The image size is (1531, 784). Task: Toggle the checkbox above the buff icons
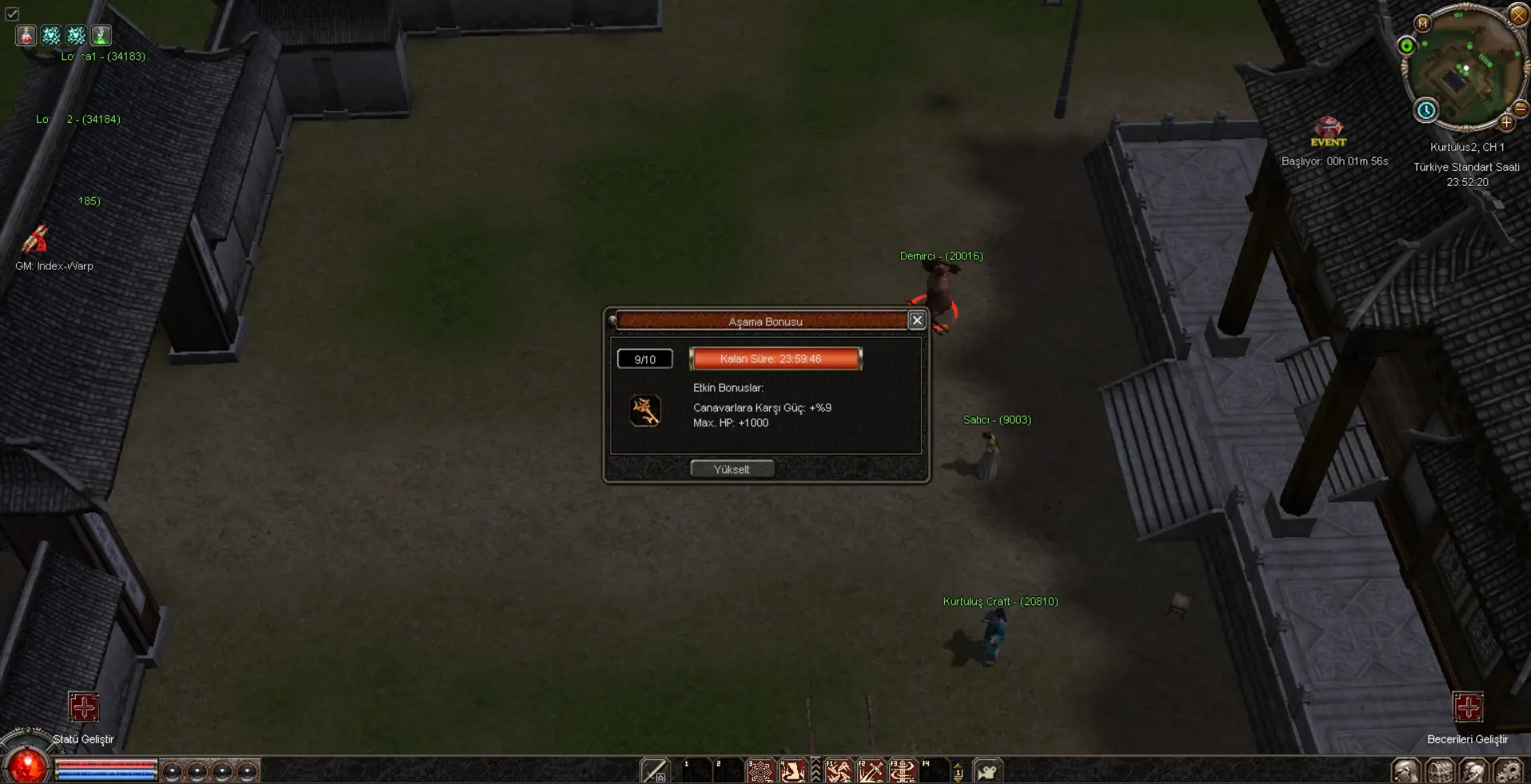12,14
